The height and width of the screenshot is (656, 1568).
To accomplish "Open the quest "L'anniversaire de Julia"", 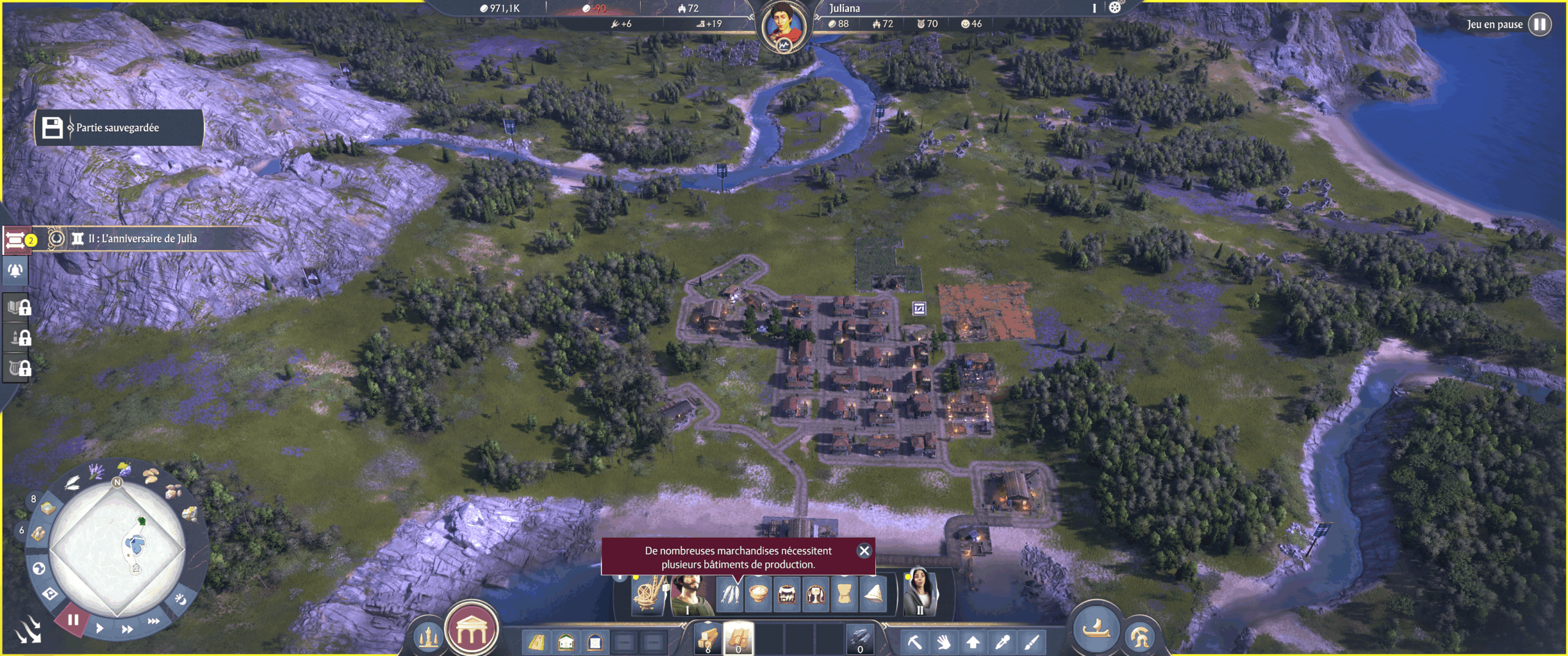I will pyautogui.click(x=142, y=238).
